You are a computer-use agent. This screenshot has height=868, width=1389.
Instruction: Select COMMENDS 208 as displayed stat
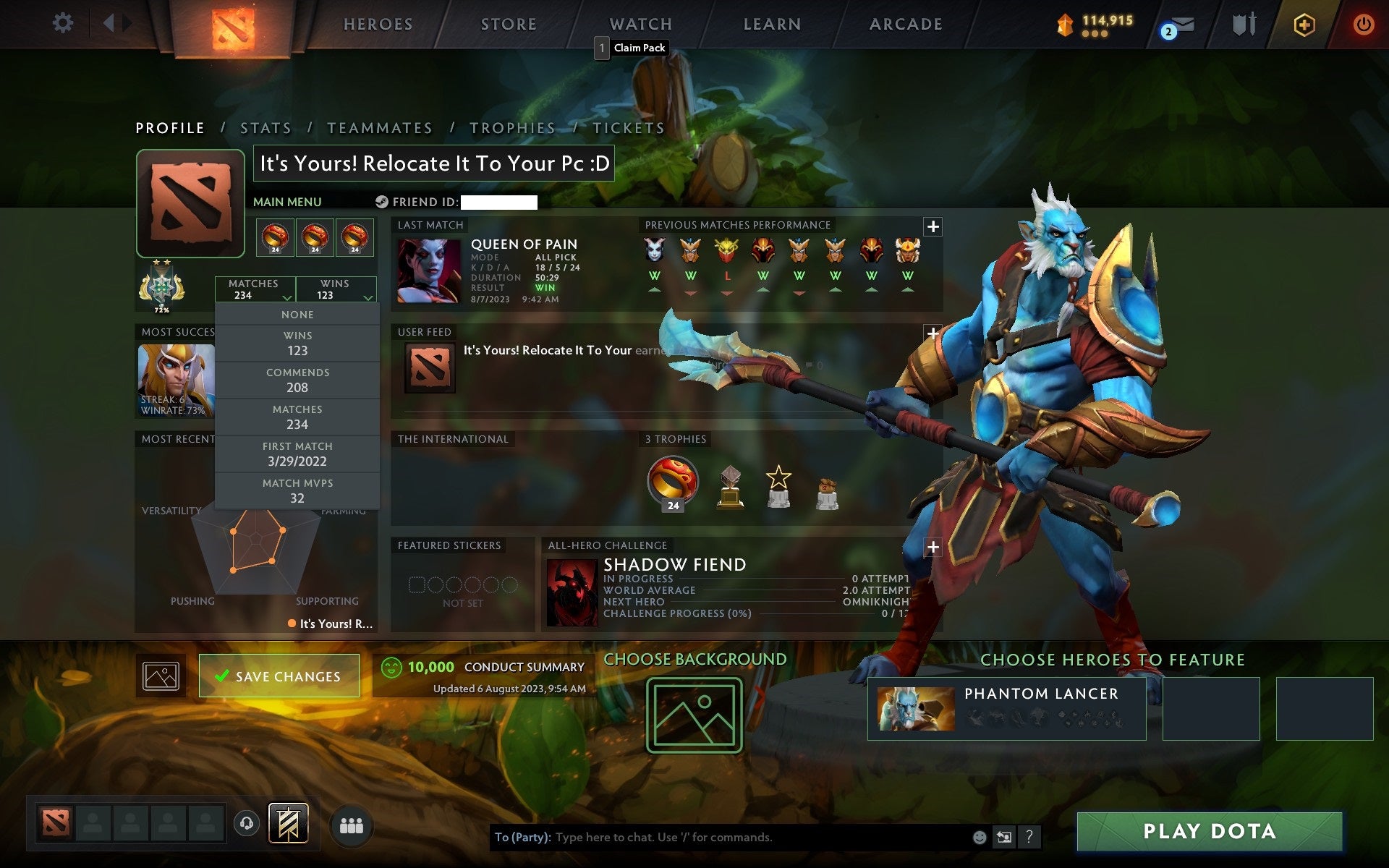pyautogui.click(x=298, y=380)
